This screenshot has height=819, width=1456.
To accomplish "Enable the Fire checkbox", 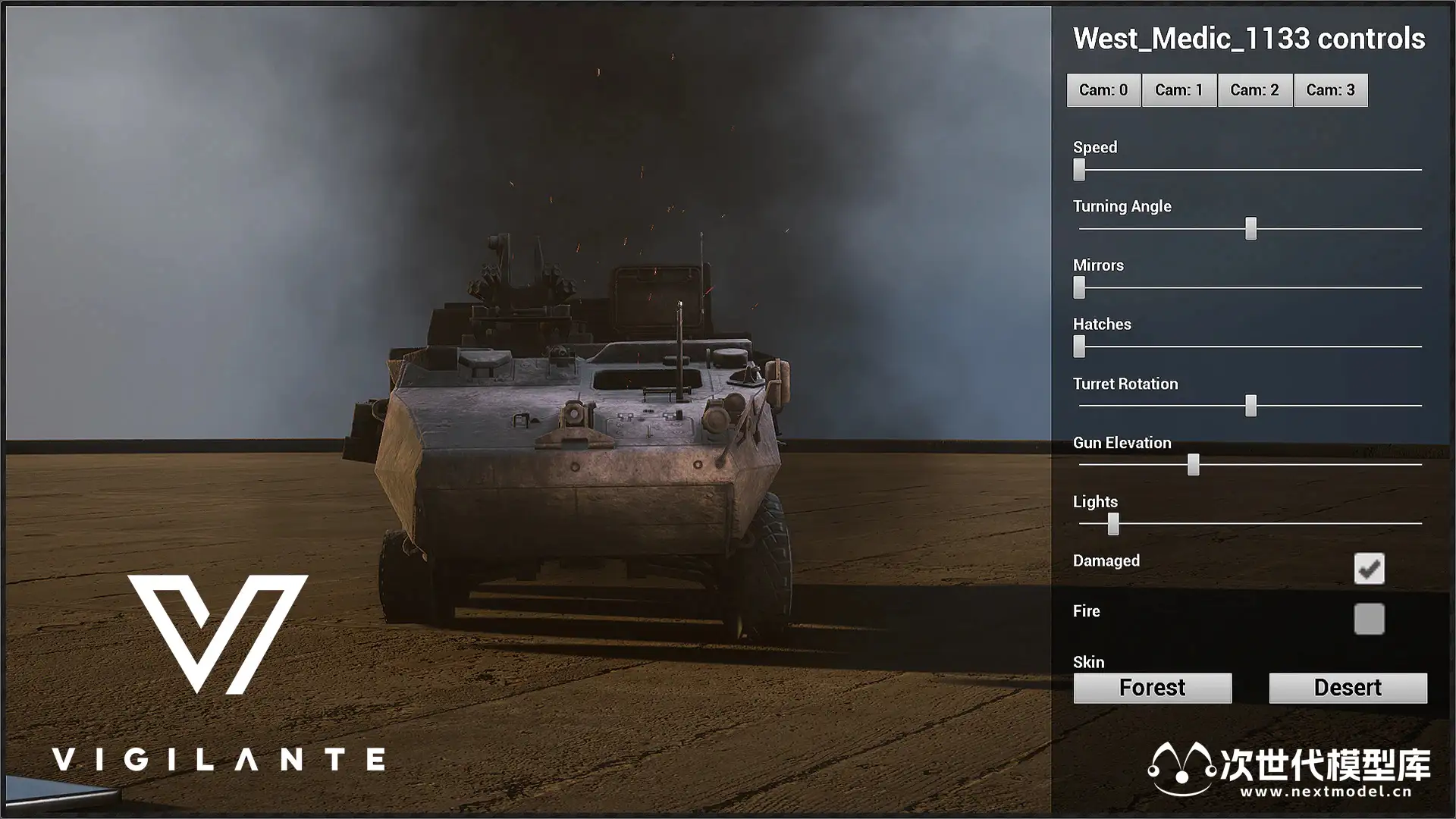I will [1369, 619].
